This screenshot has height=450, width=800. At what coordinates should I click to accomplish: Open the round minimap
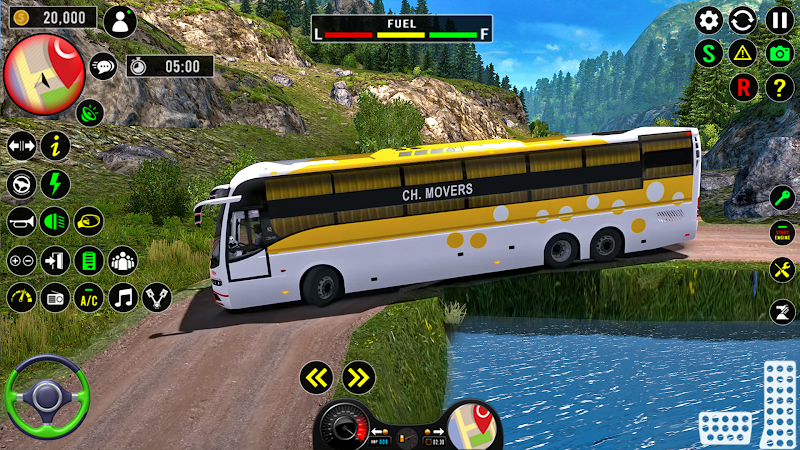43,72
